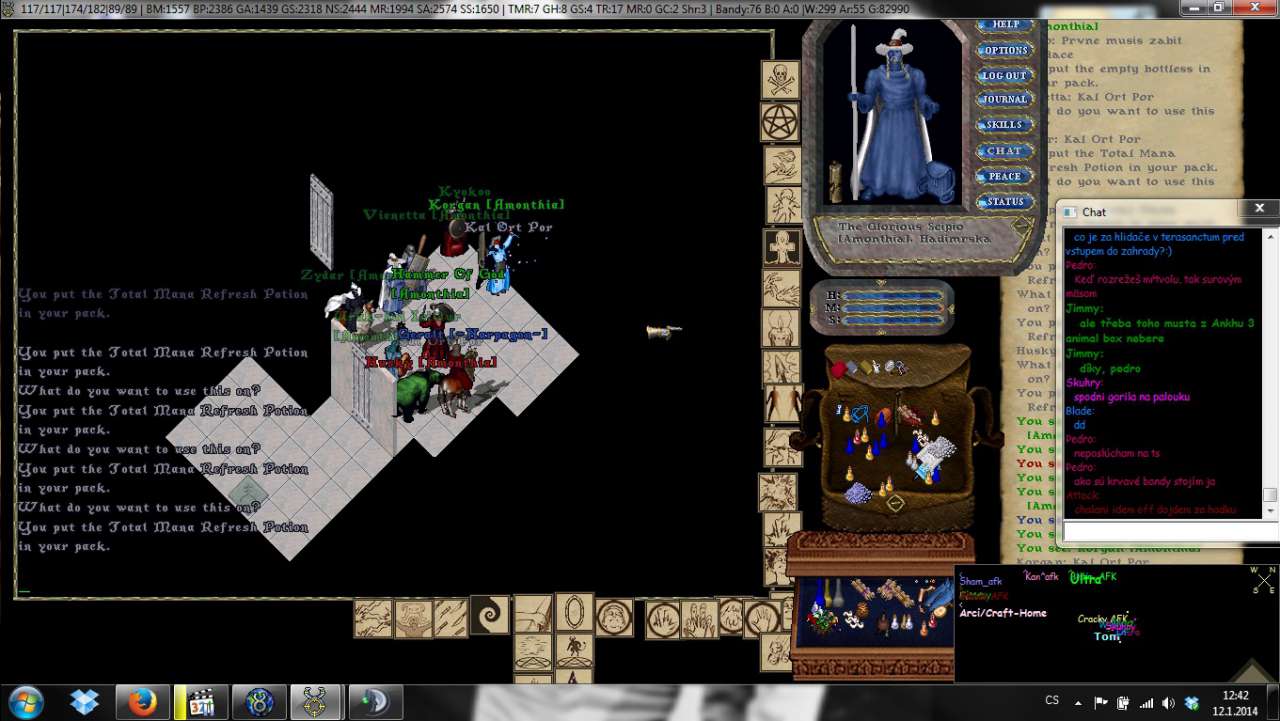
Task: Click the radar minimap with player names
Action: 1115,622
